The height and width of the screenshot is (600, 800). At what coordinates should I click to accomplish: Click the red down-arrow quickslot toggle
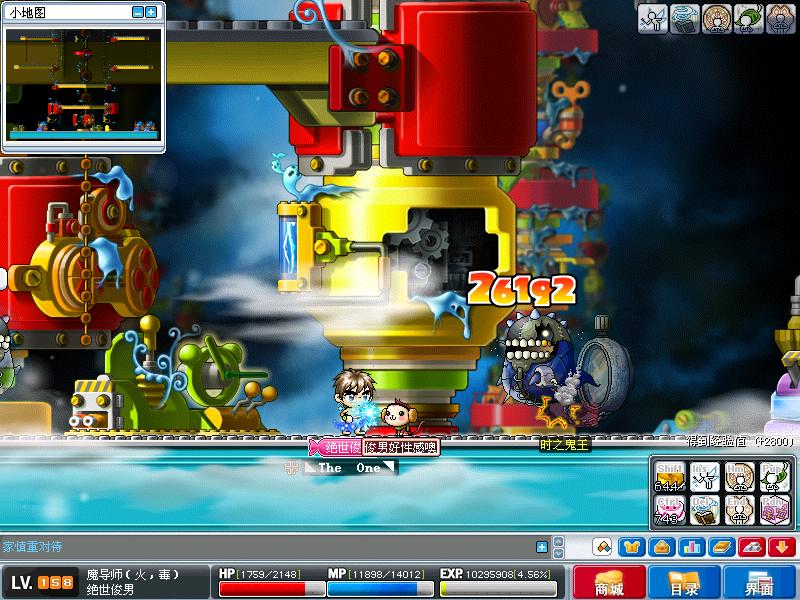pyautogui.click(x=782, y=547)
